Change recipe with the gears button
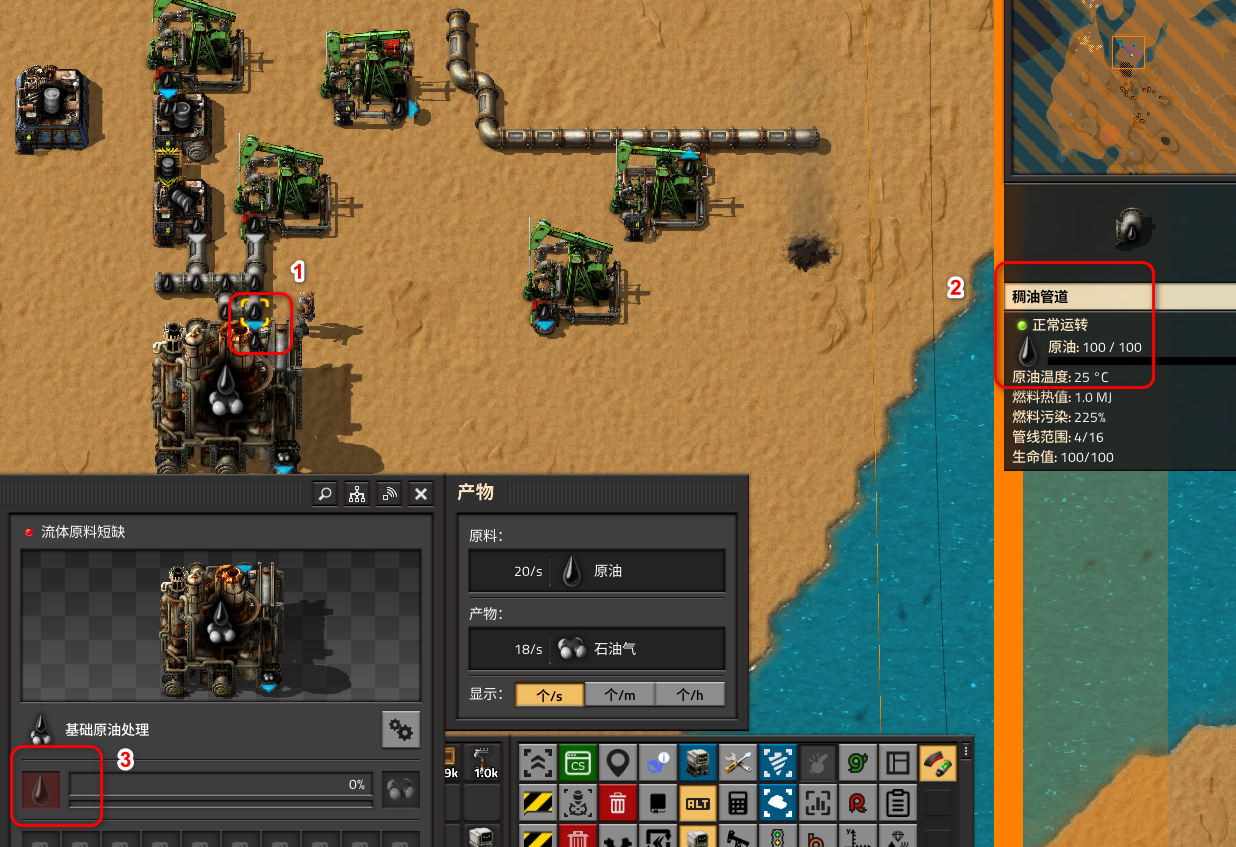This screenshot has height=847, width=1236. [401, 730]
